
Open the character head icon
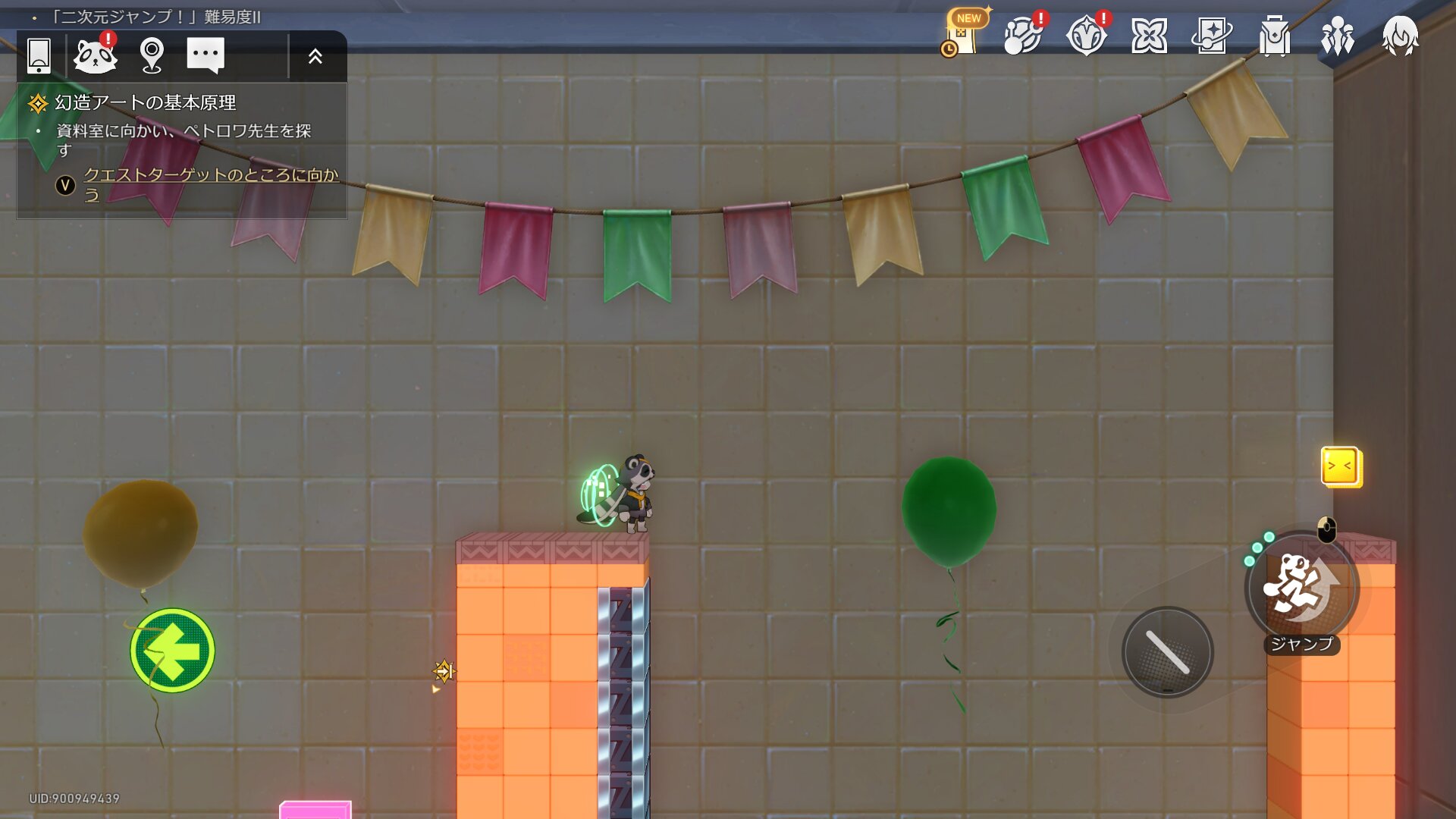(1400, 36)
